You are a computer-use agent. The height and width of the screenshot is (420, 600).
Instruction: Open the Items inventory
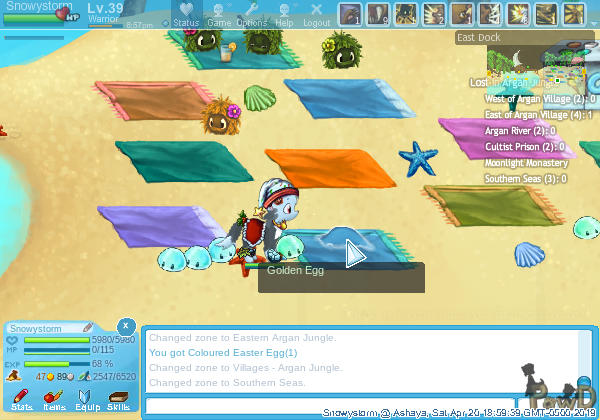[x=54, y=400]
